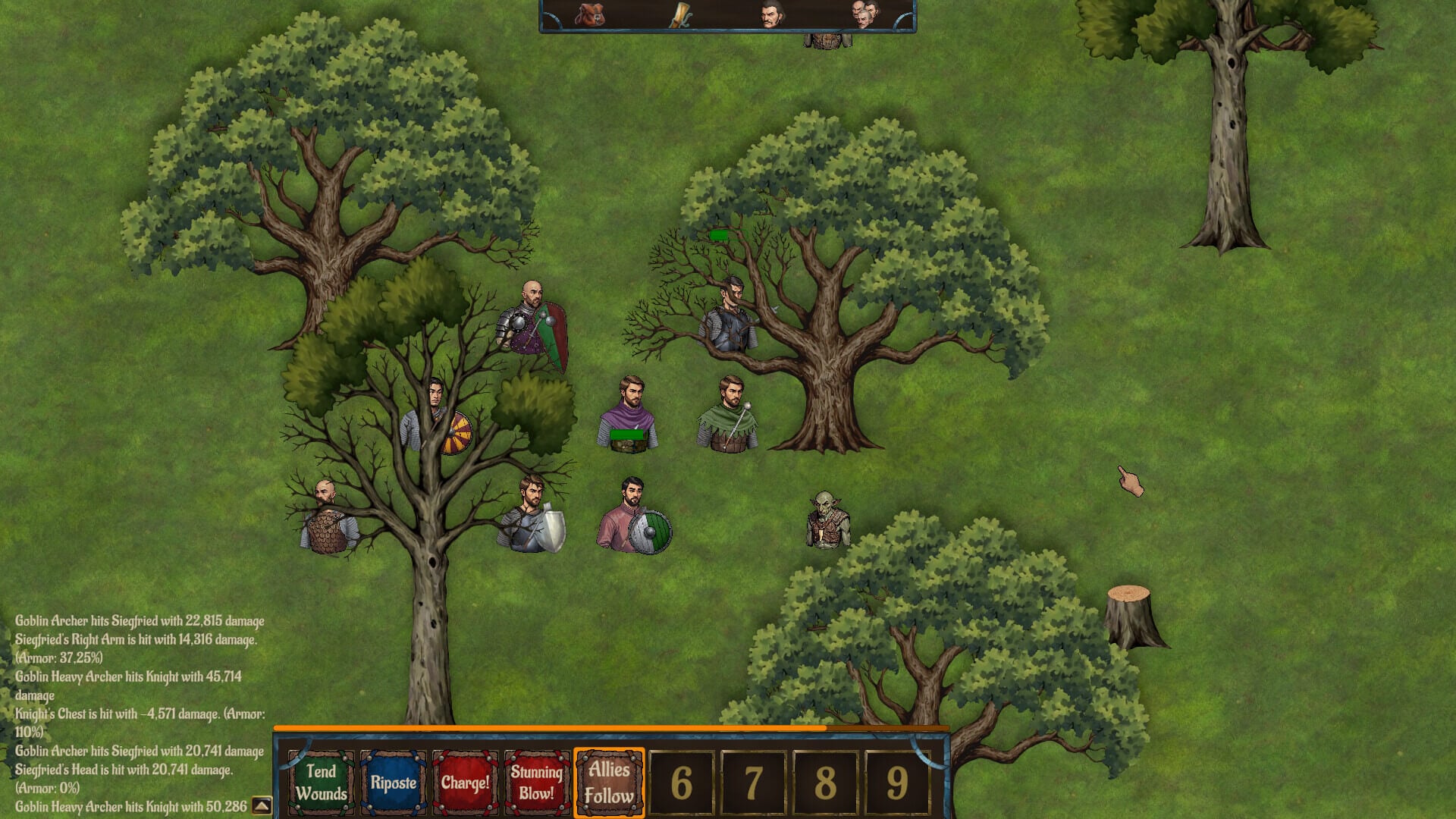Viewport: 1456px width, 819px height.
Task: Choose hotbar slot 6
Action: point(681,783)
